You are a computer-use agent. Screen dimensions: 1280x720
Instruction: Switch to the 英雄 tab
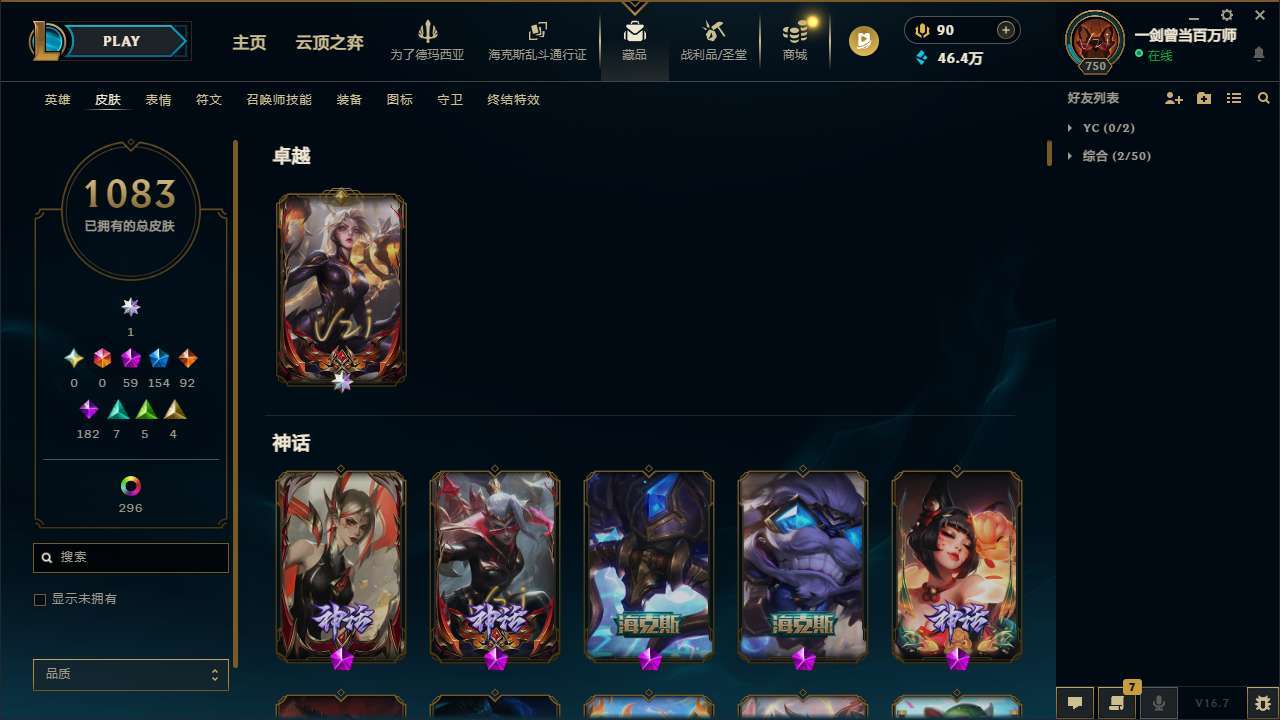pos(57,100)
